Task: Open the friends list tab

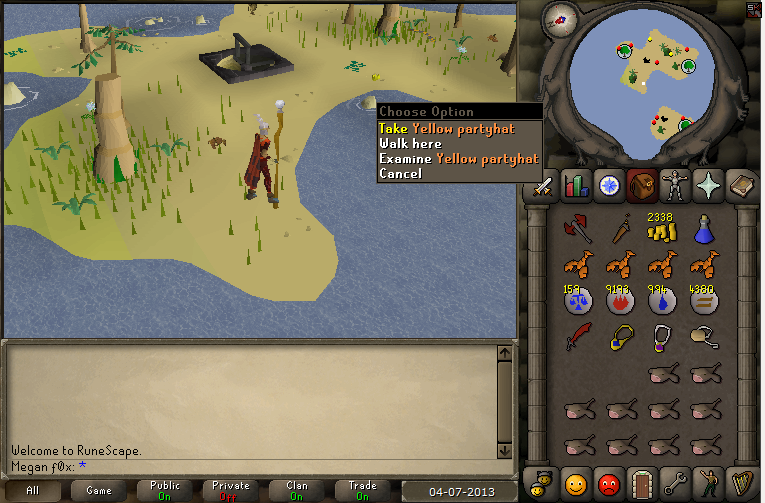Action: [575, 483]
